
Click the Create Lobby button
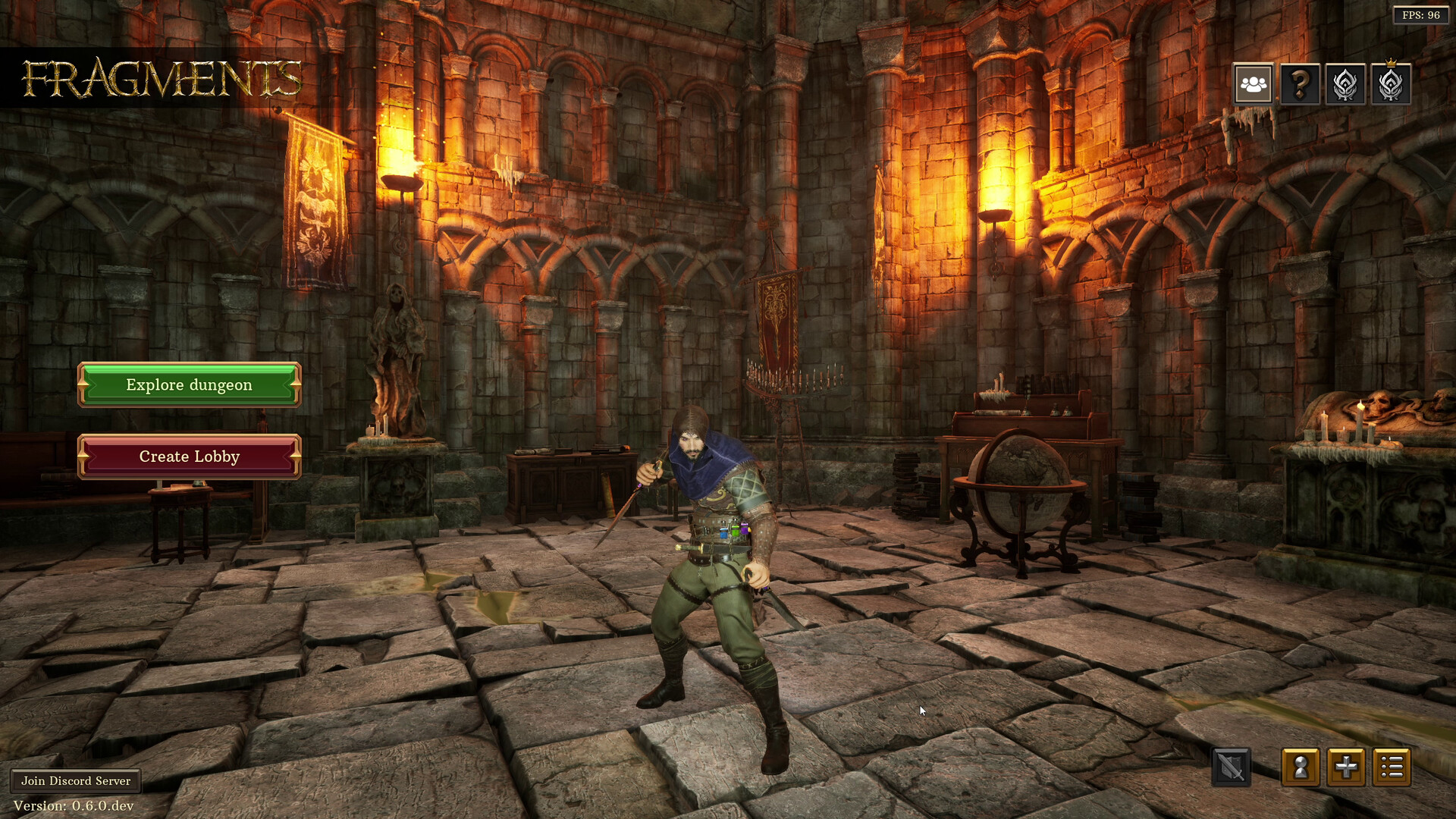coord(189,457)
